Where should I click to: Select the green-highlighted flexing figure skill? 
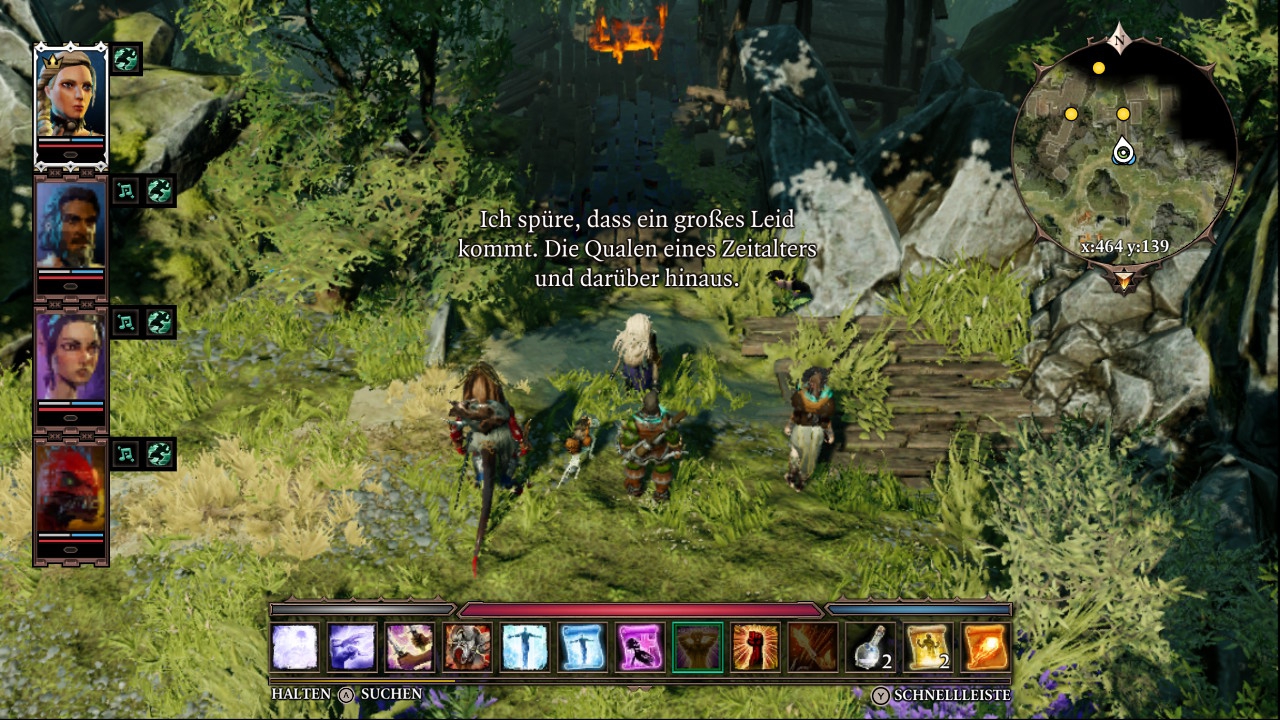click(x=698, y=648)
